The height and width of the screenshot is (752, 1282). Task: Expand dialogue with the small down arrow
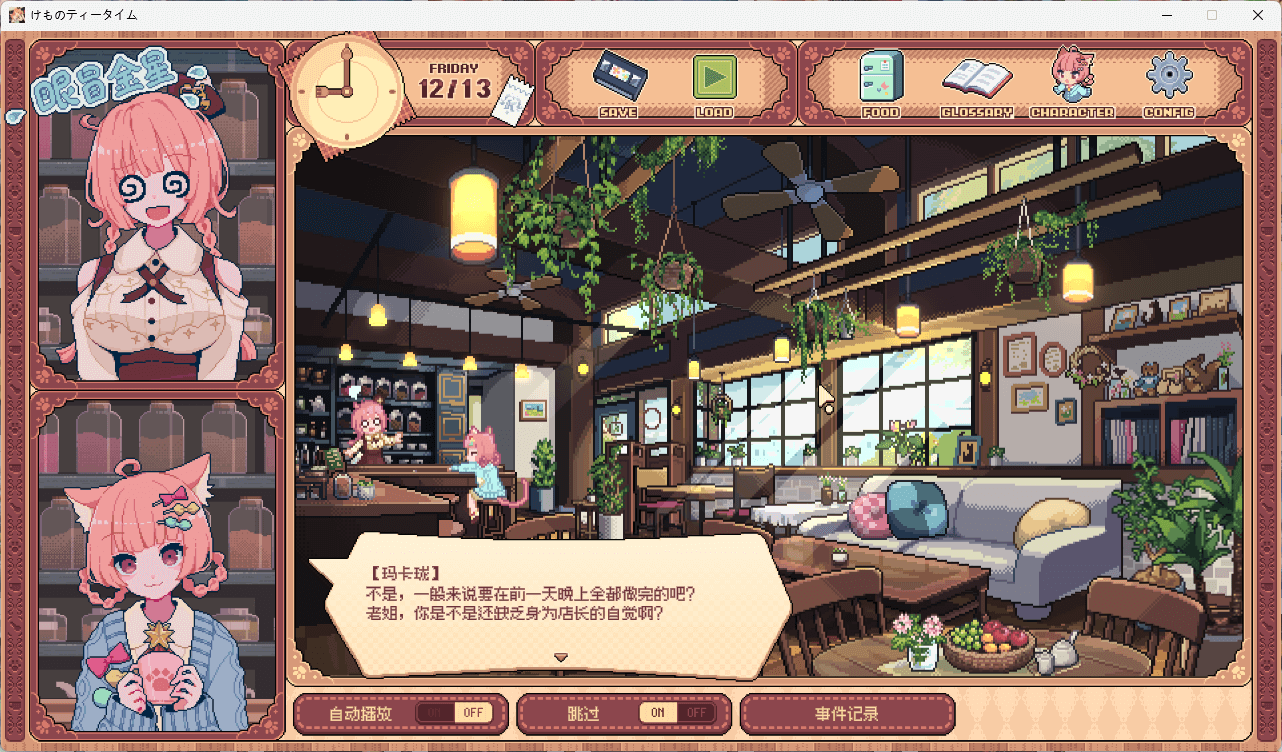click(x=562, y=658)
